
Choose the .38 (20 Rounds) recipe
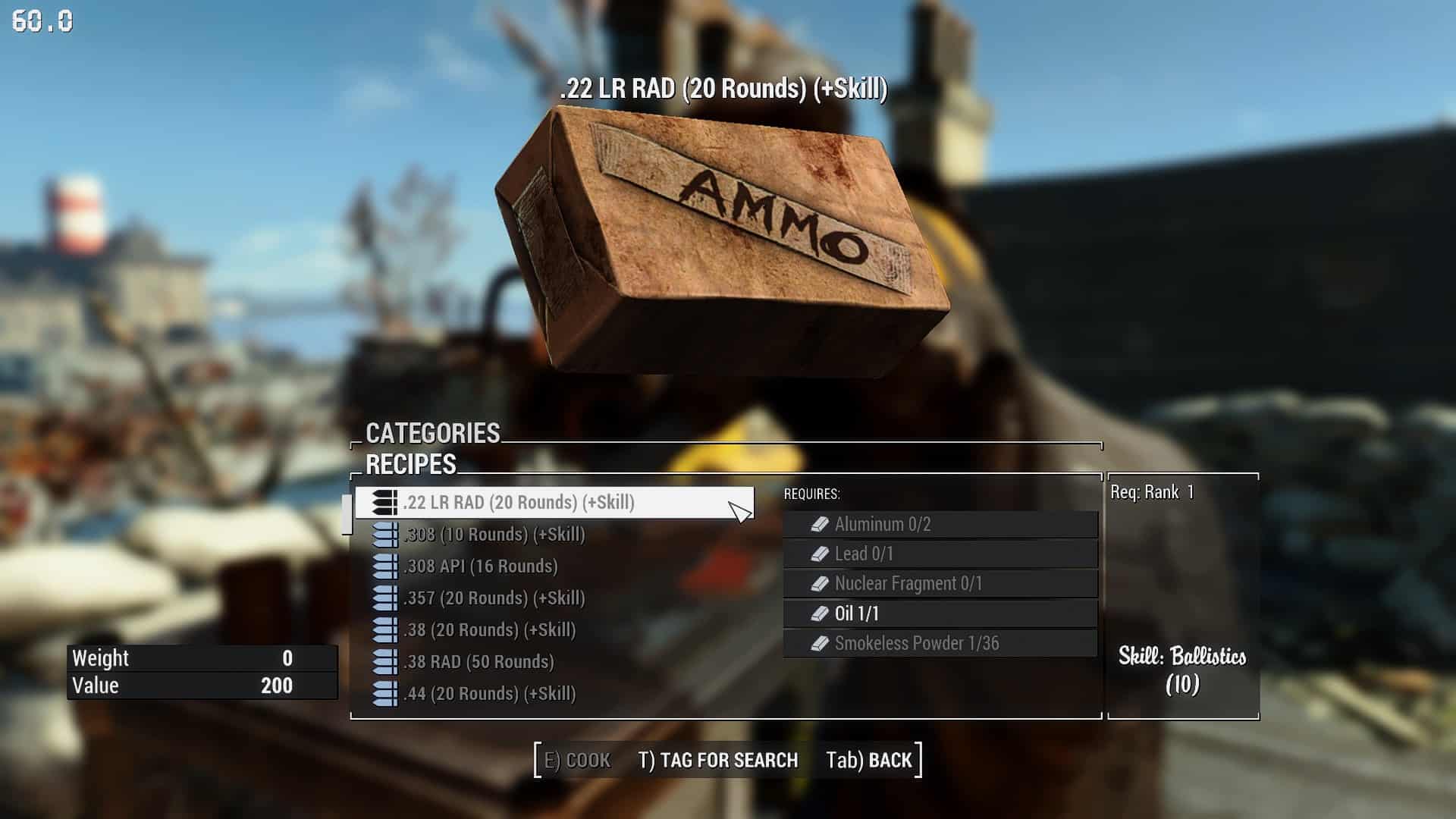pos(489,630)
